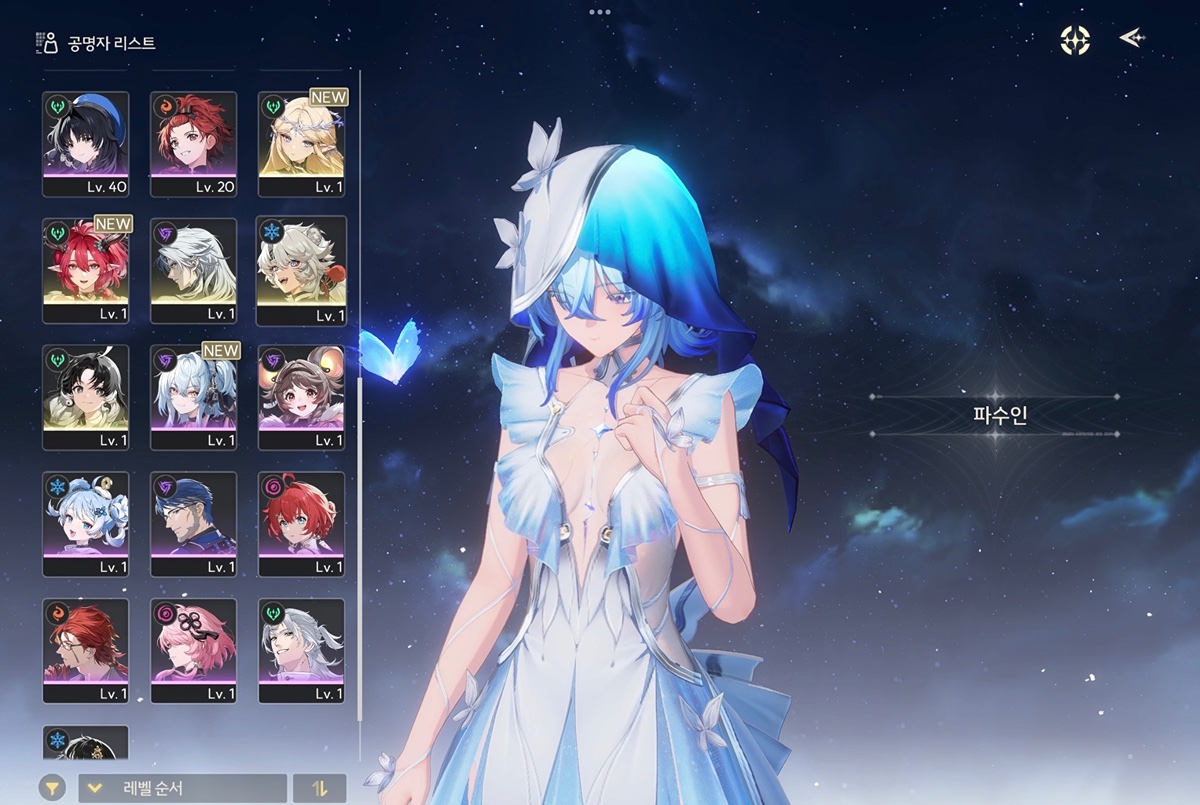Toggle the ascending/descending sort order button

pyautogui.click(x=320, y=788)
